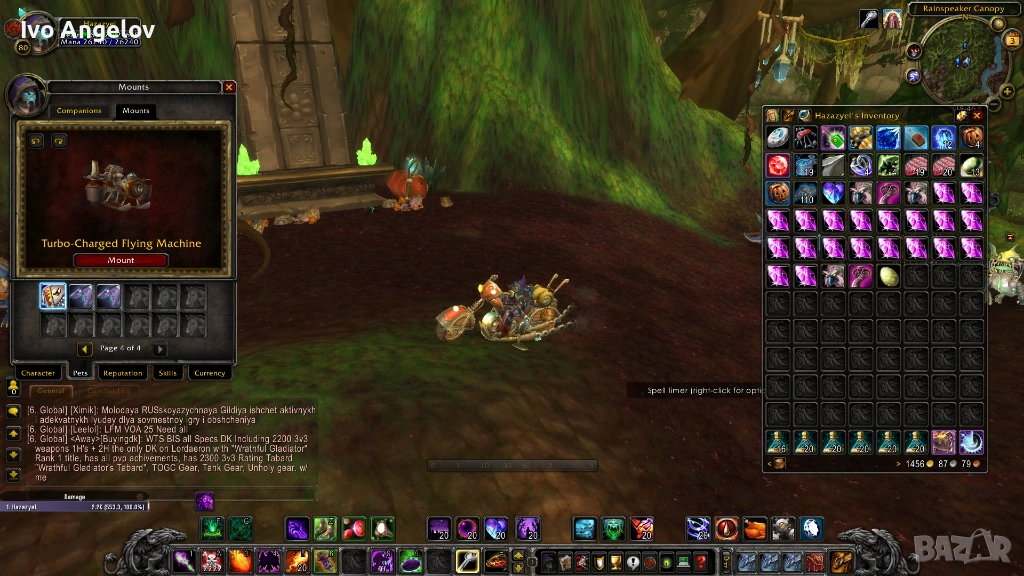
Task: Select the General chat tab
Action: point(48,391)
